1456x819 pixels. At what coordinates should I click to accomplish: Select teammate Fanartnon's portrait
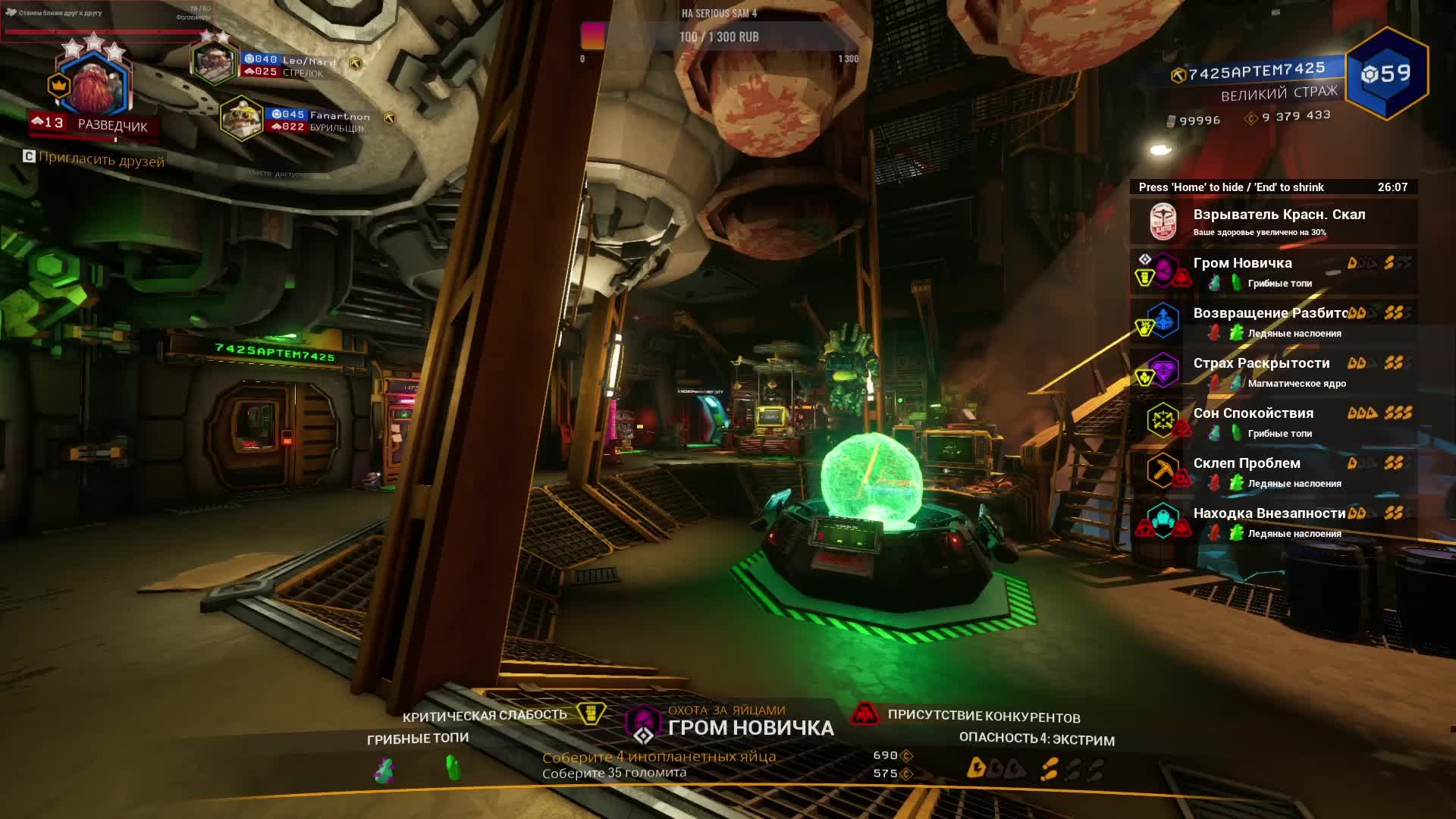tap(241, 118)
